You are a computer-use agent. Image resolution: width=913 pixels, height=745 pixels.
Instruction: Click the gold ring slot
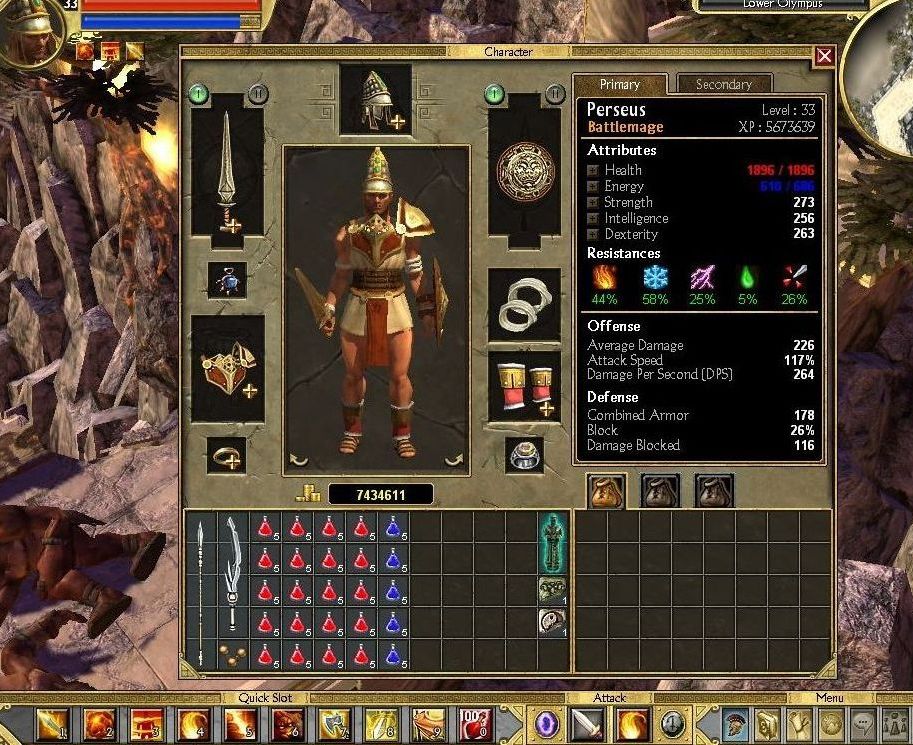(225, 456)
